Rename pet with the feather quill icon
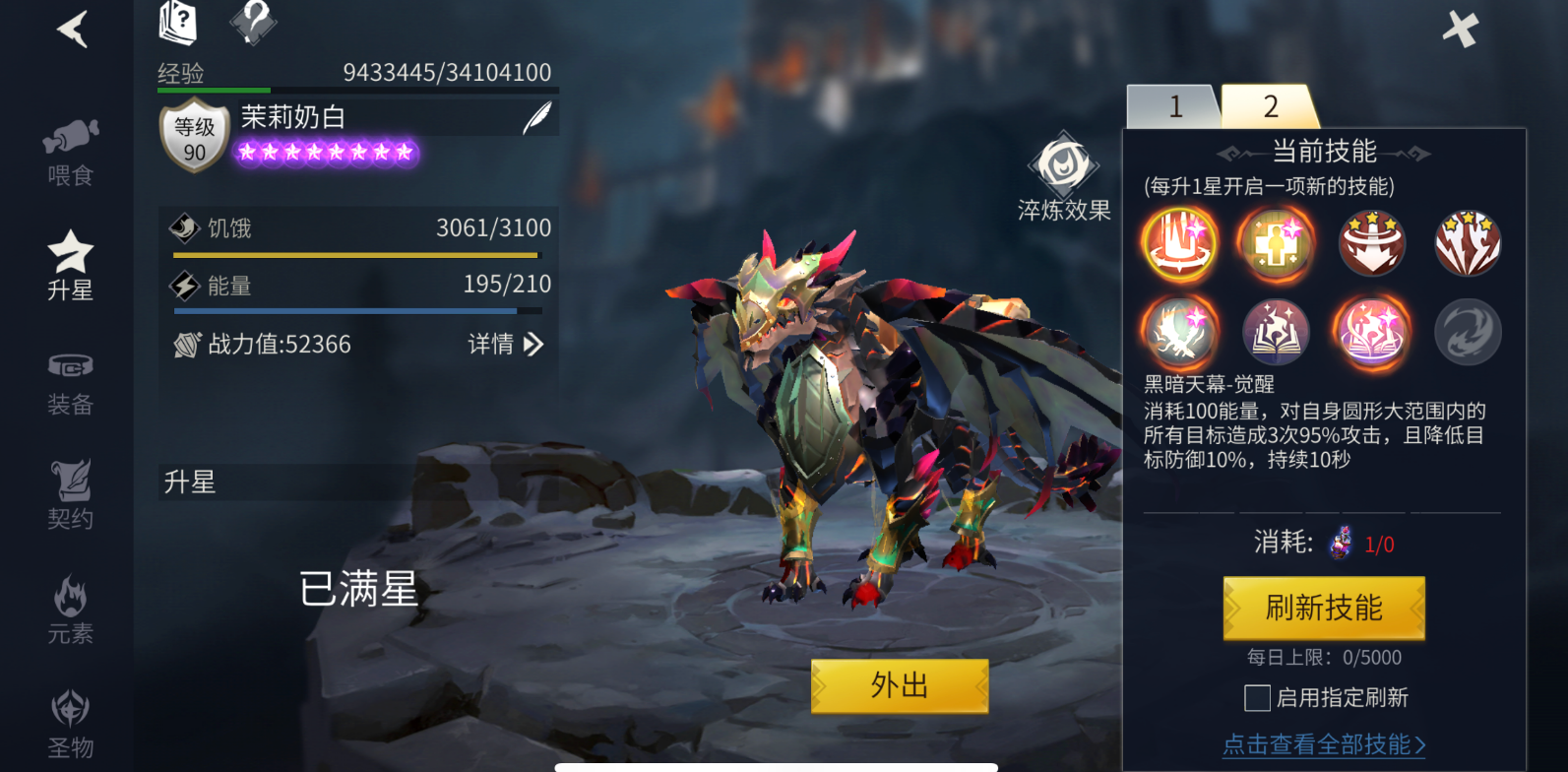The image size is (1568, 772). [536, 118]
